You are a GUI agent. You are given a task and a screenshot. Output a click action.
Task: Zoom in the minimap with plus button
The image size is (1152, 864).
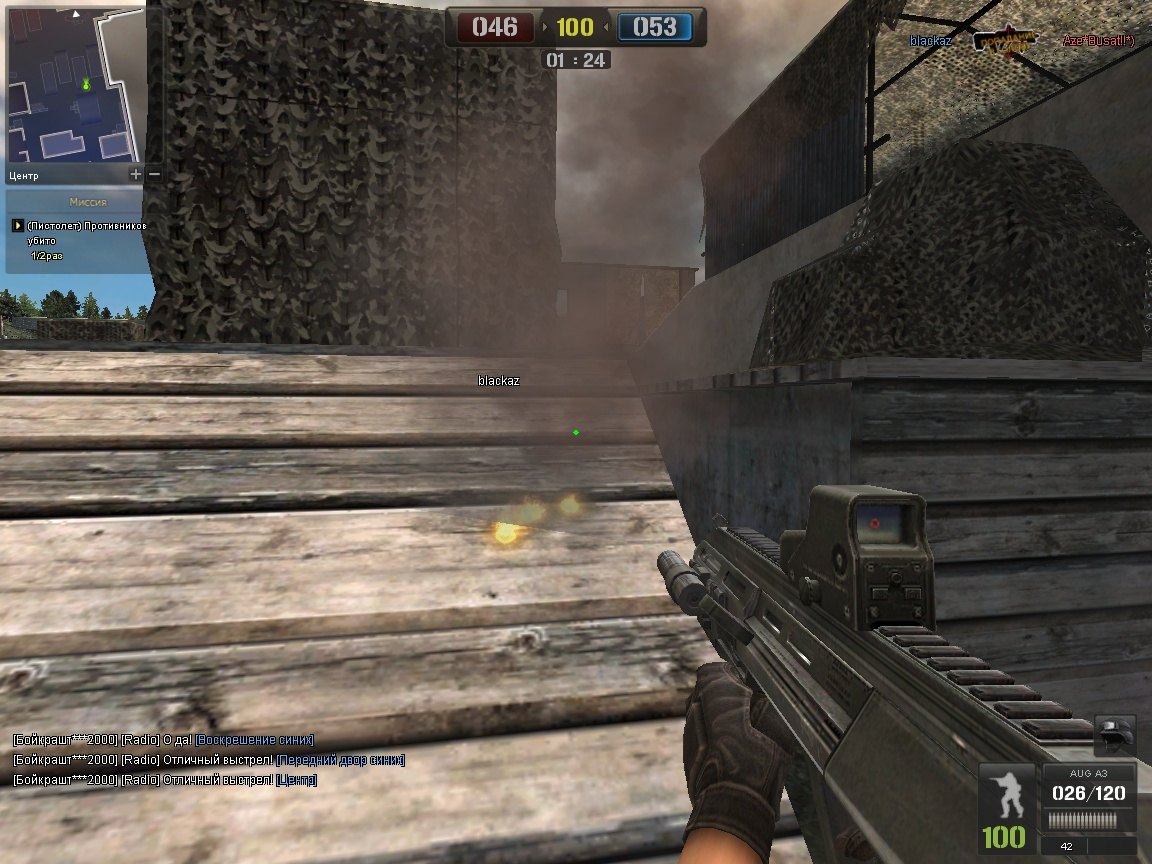136,175
